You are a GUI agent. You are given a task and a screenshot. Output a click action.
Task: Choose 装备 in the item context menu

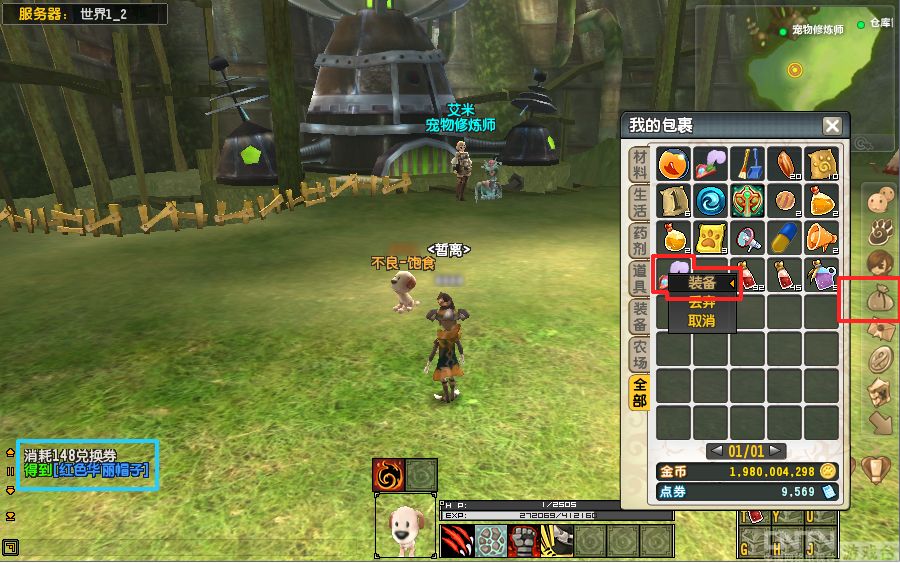702,284
